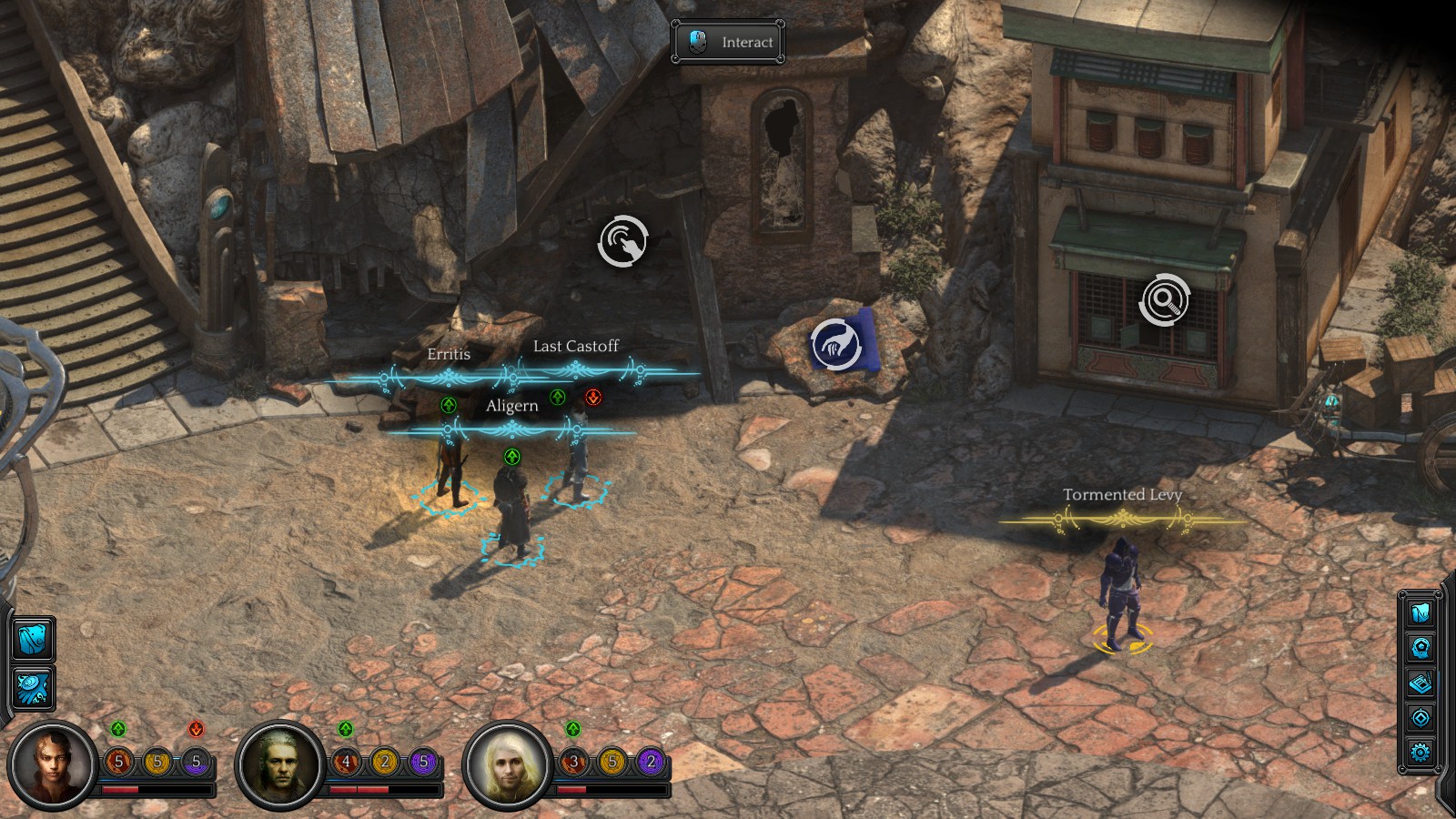This screenshot has height=819, width=1456.
Task: Select the Tormented Levy nameplate
Action: [x=1122, y=495]
